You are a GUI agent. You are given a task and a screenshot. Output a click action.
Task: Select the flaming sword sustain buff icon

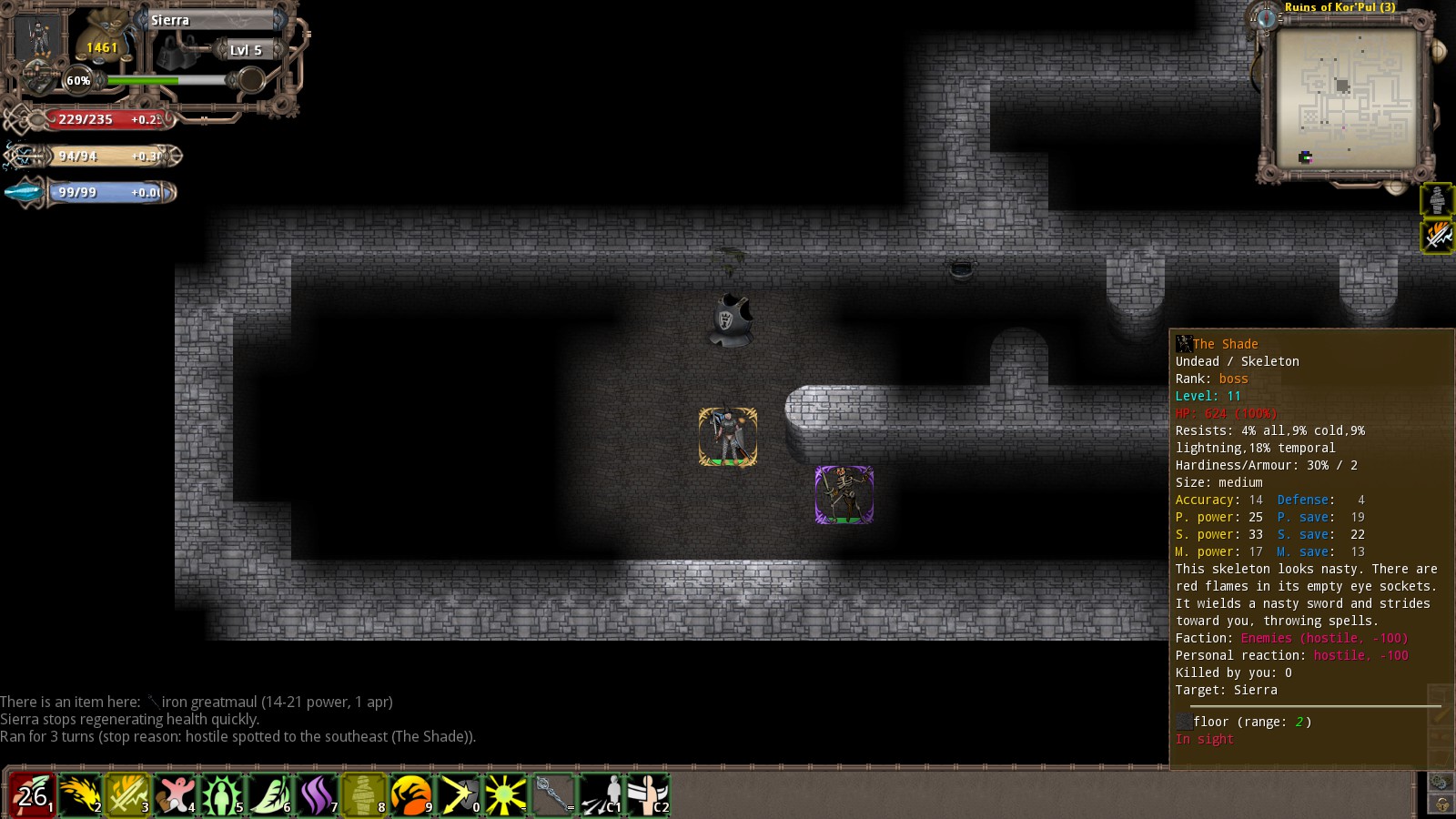click(x=1437, y=237)
